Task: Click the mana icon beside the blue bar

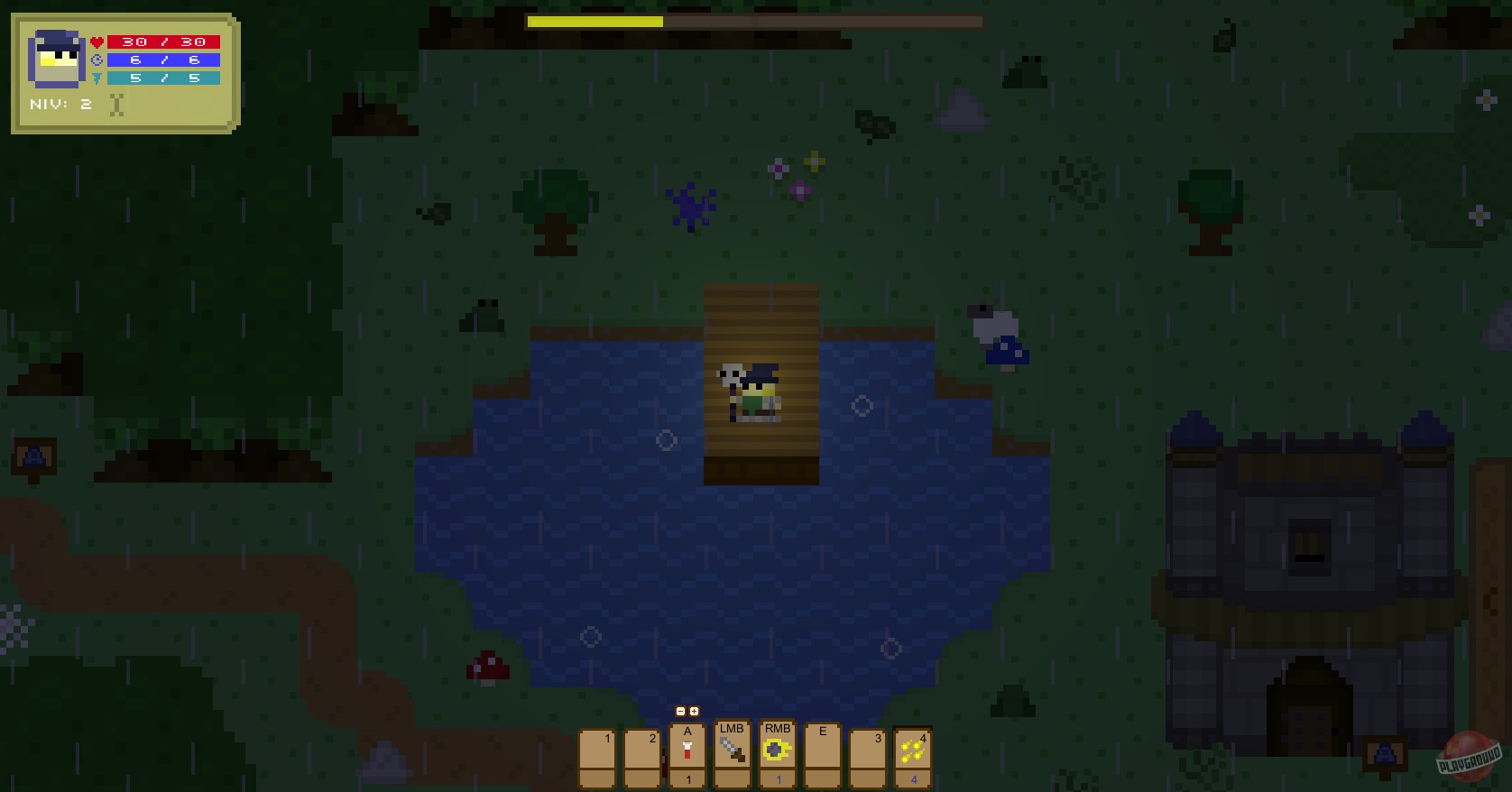Action: click(x=98, y=60)
